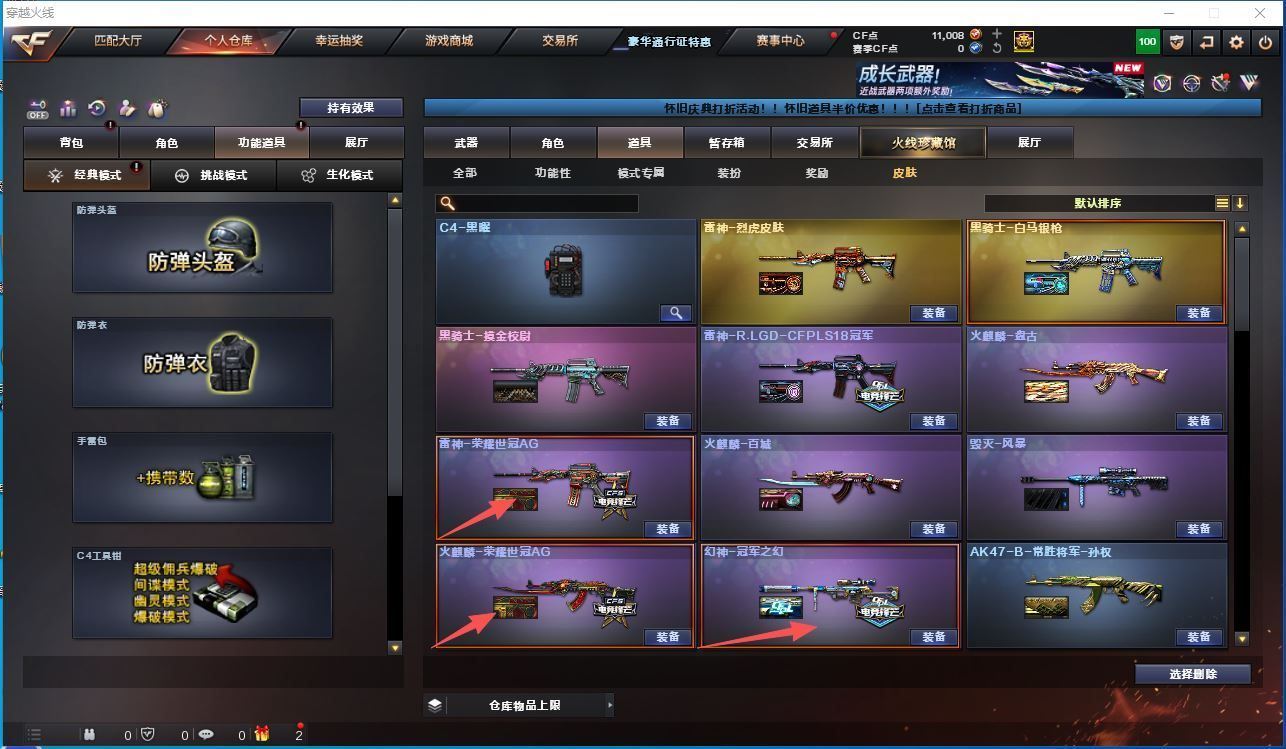
Task: Switch to 挑战模式 challenge mode tab
Action: [x=212, y=175]
